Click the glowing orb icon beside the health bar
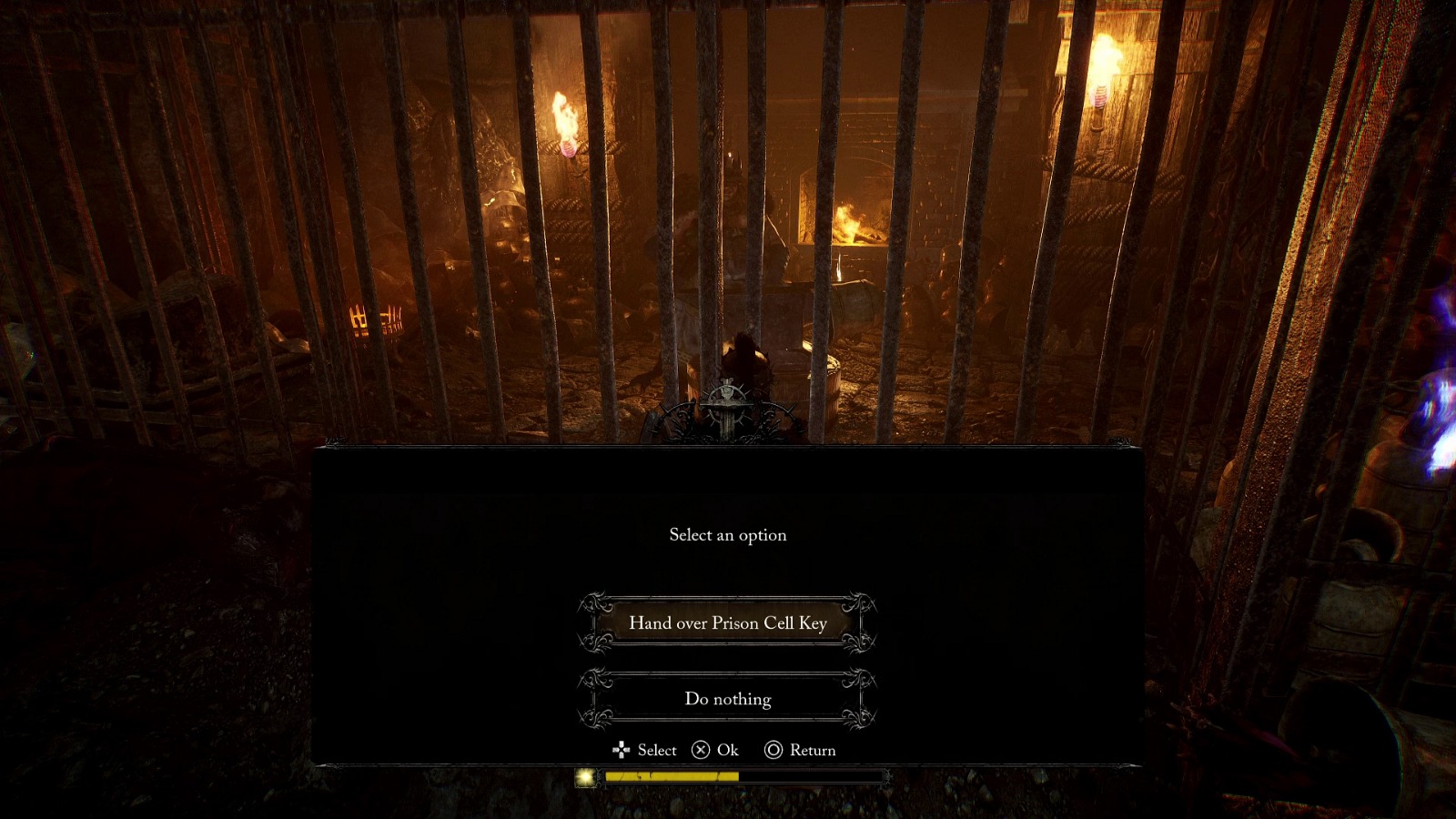 tap(585, 779)
